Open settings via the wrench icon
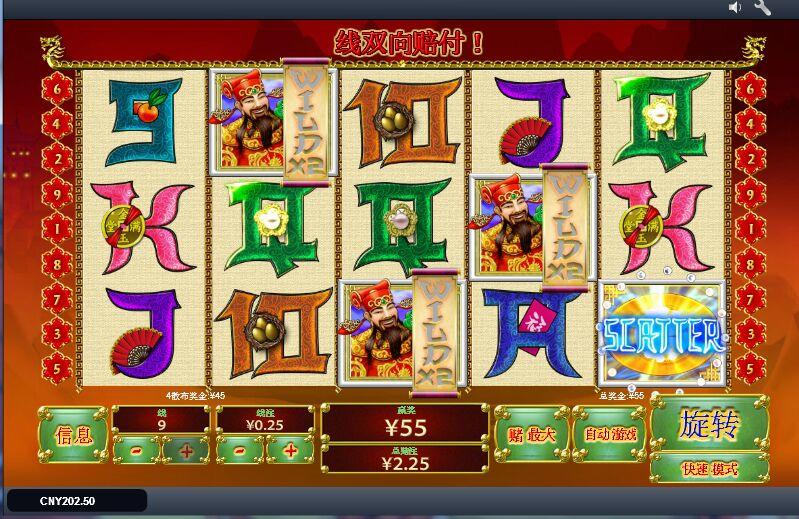This screenshot has width=799, height=519. click(x=762, y=8)
